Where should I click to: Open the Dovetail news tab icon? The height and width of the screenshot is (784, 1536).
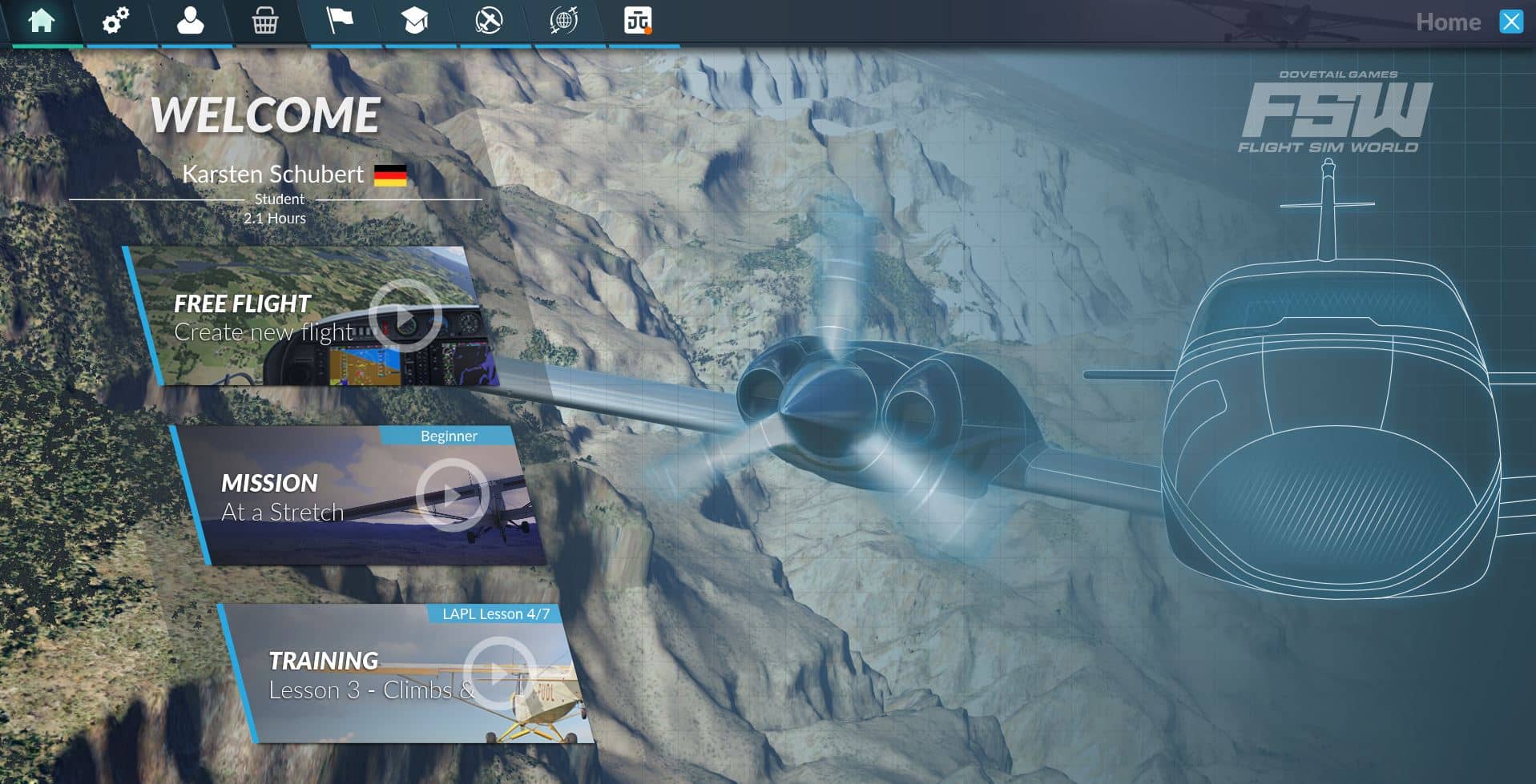click(x=638, y=21)
